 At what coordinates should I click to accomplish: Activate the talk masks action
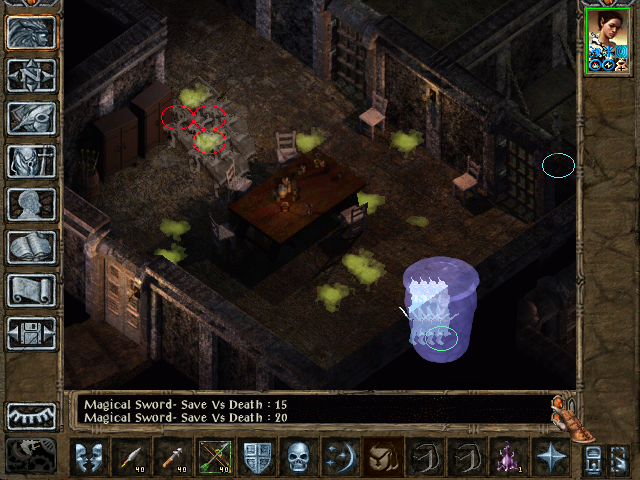tap(89, 458)
